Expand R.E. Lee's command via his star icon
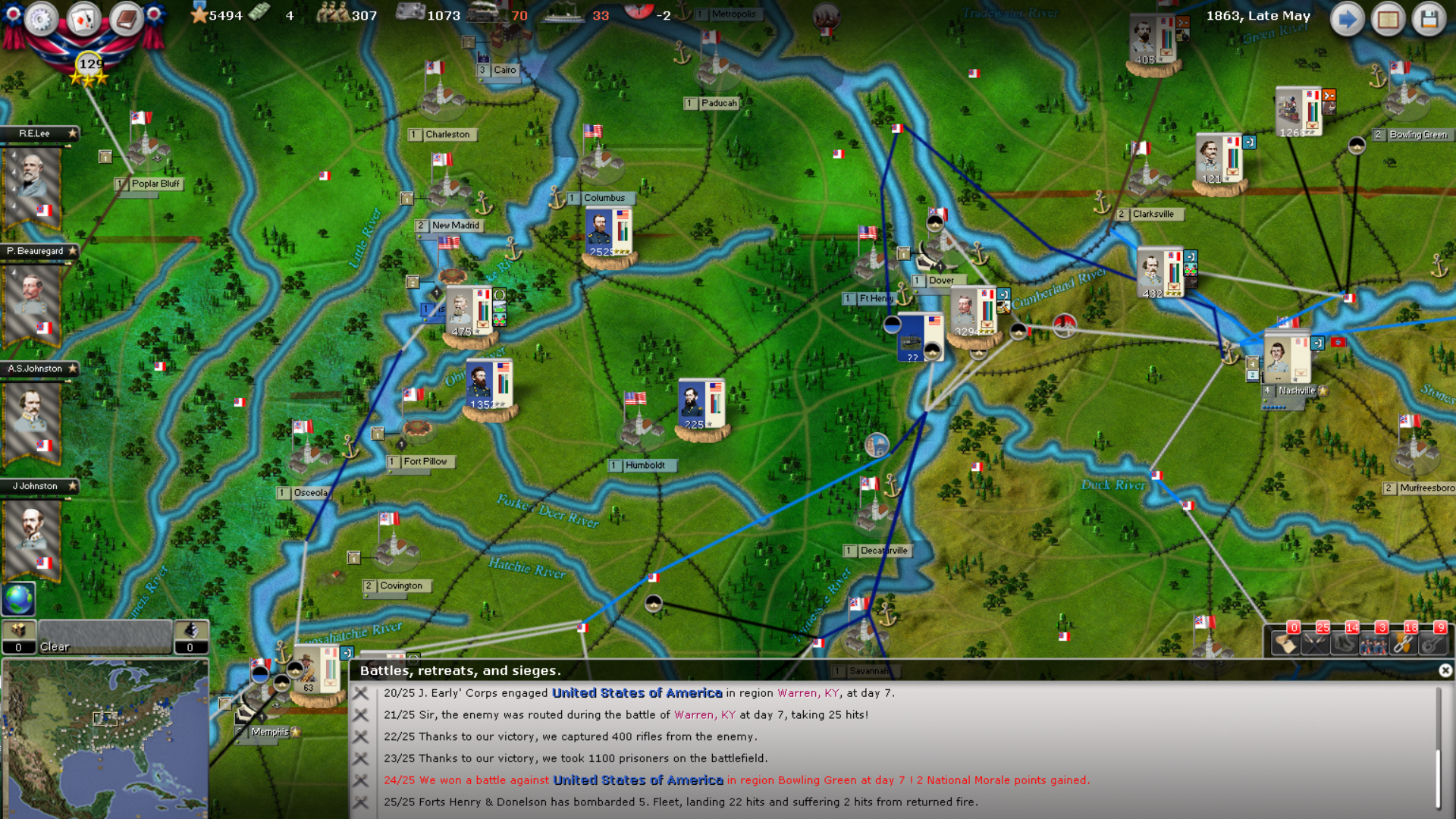The height and width of the screenshot is (819, 1456). point(73,134)
